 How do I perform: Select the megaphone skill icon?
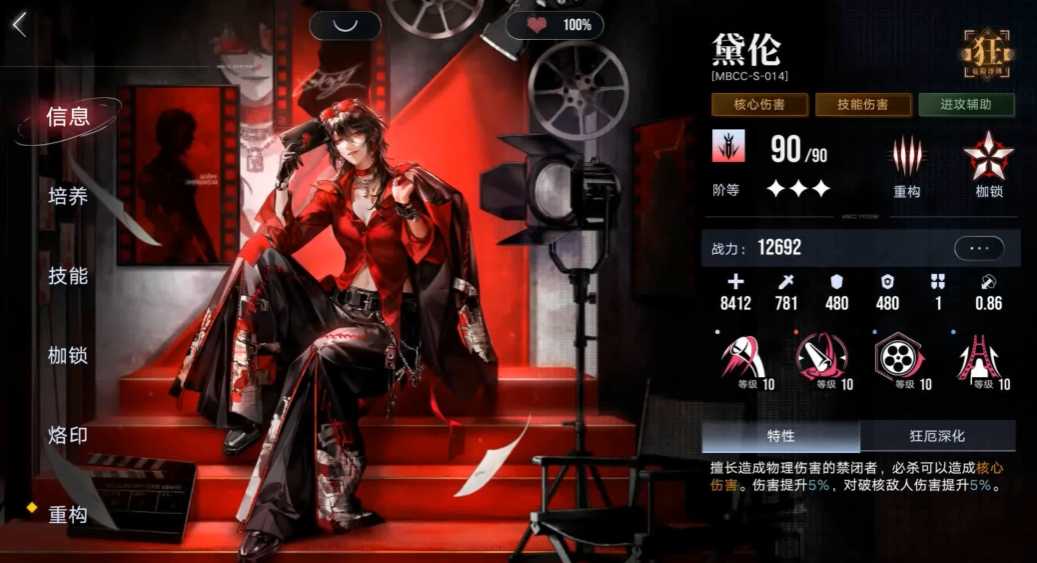tap(820, 358)
